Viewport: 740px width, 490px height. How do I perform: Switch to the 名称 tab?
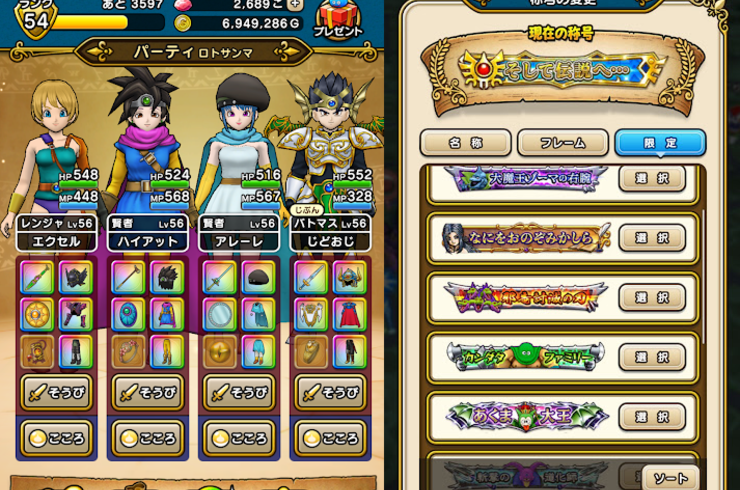tap(465, 143)
